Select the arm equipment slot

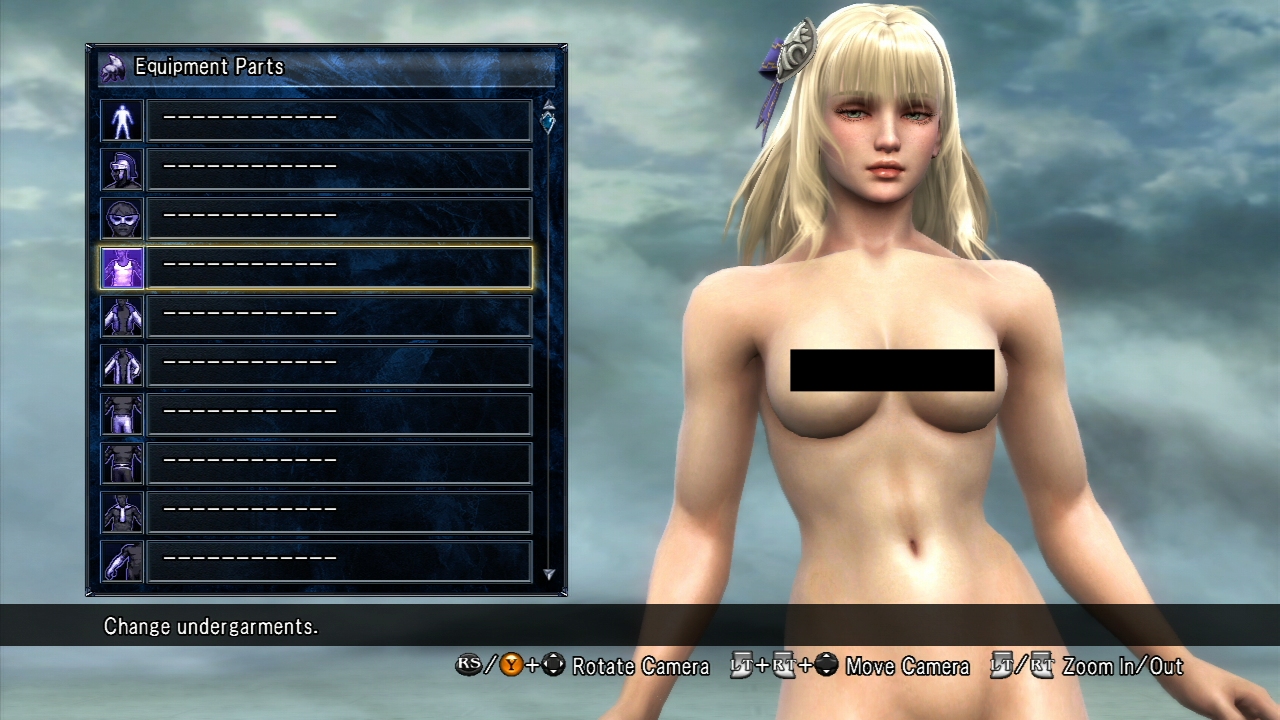click(x=339, y=561)
